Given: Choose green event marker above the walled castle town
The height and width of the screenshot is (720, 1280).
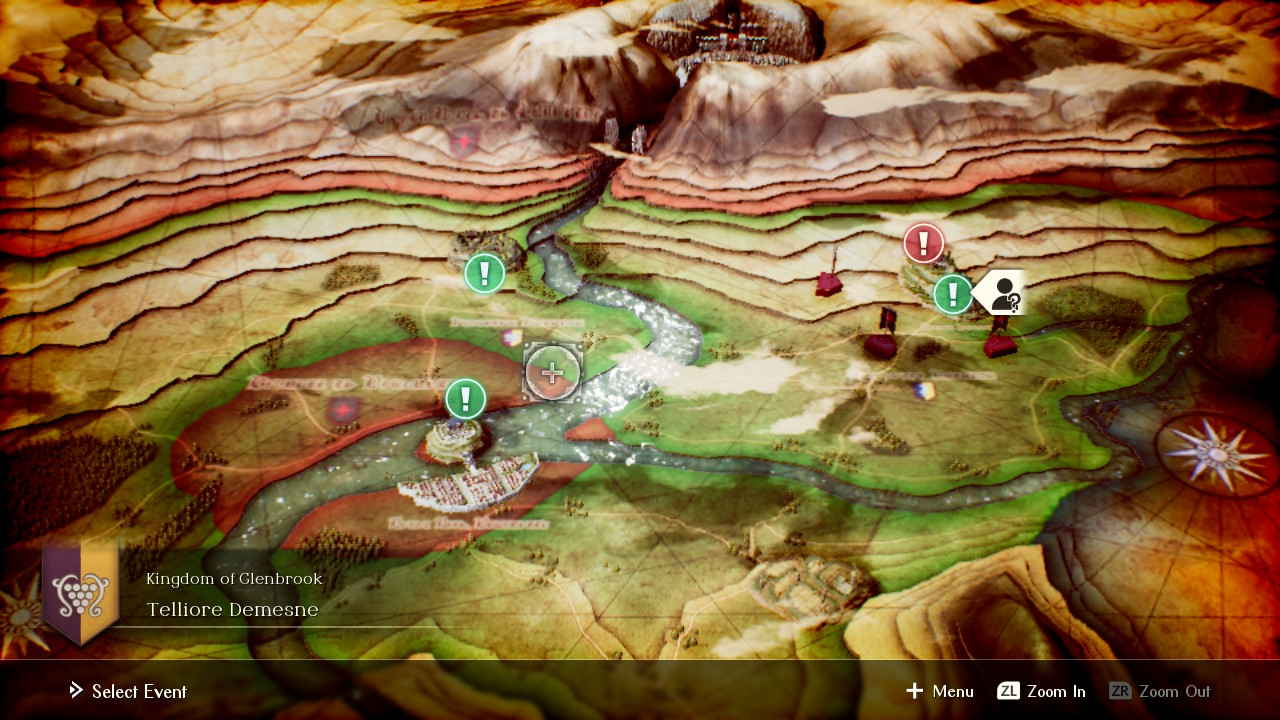Looking at the screenshot, I should 465,398.
